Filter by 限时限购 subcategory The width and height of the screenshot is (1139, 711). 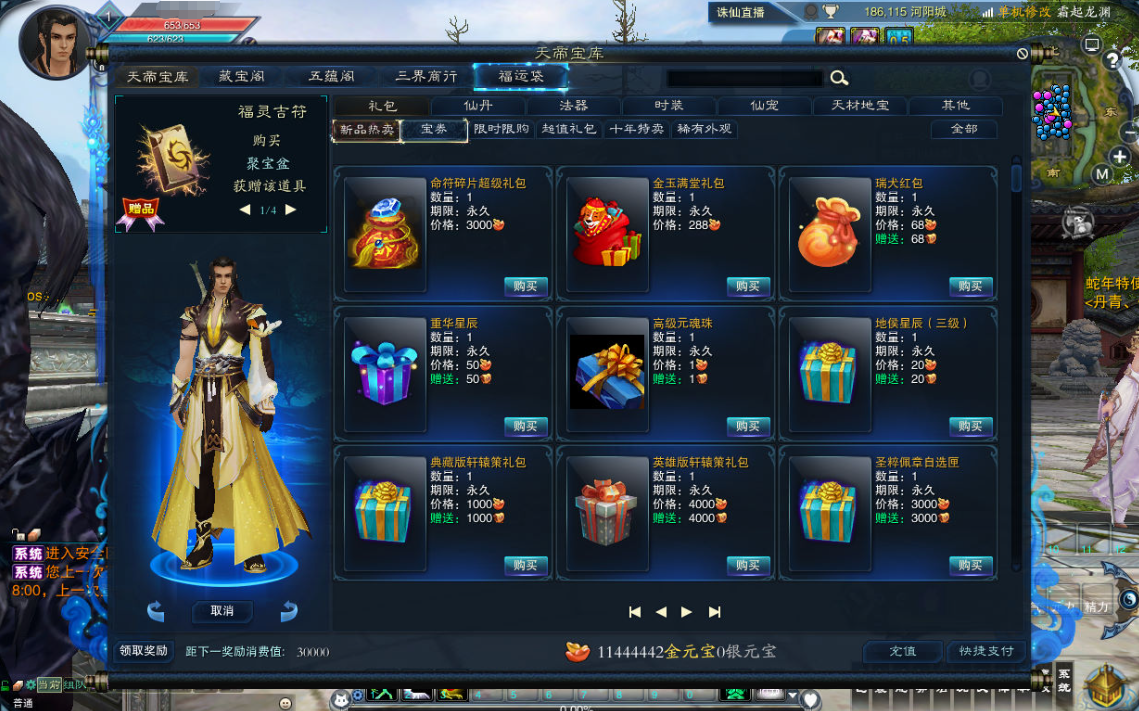[500, 129]
